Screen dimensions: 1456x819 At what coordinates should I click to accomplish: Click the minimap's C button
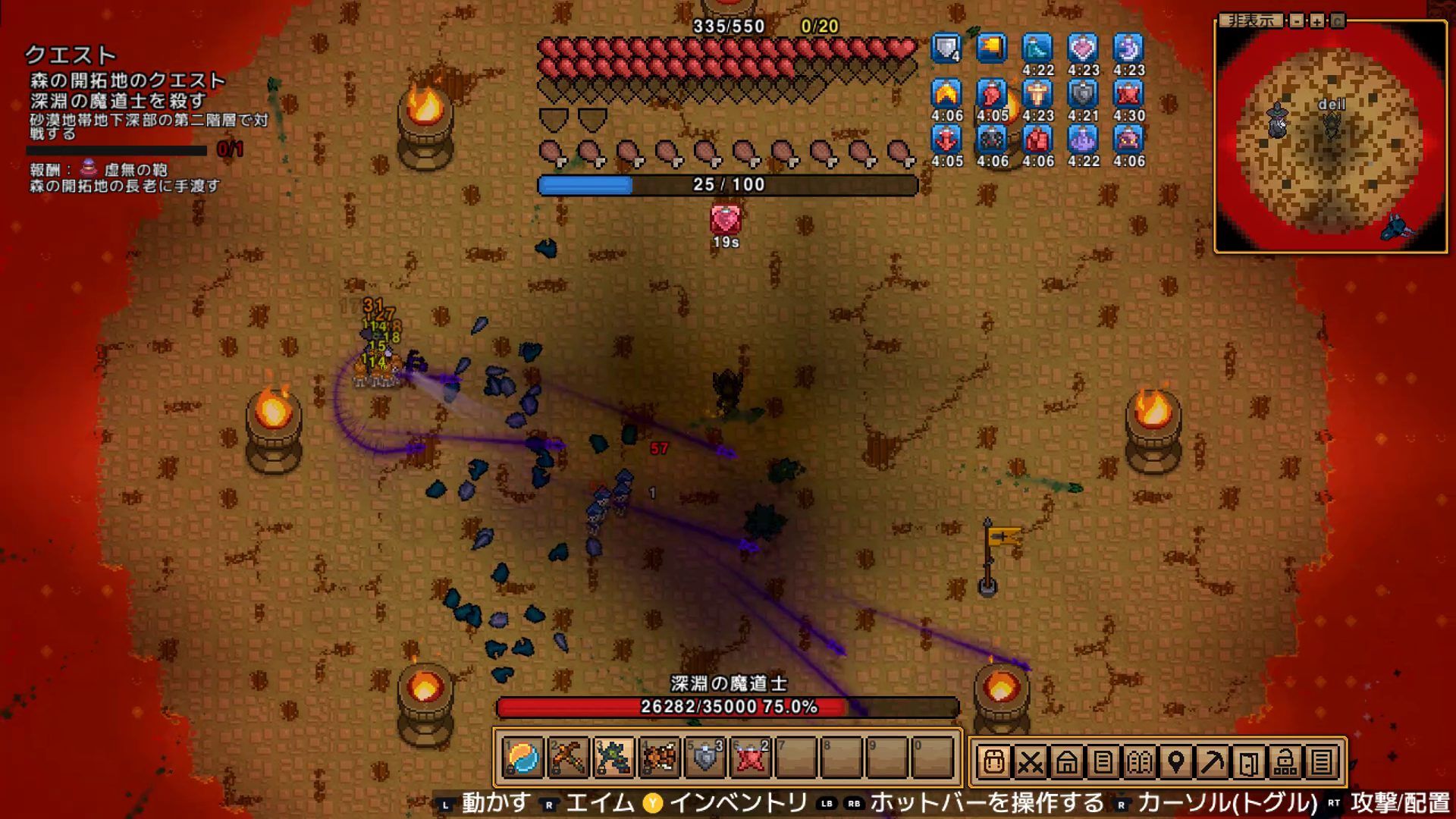[1337, 20]
